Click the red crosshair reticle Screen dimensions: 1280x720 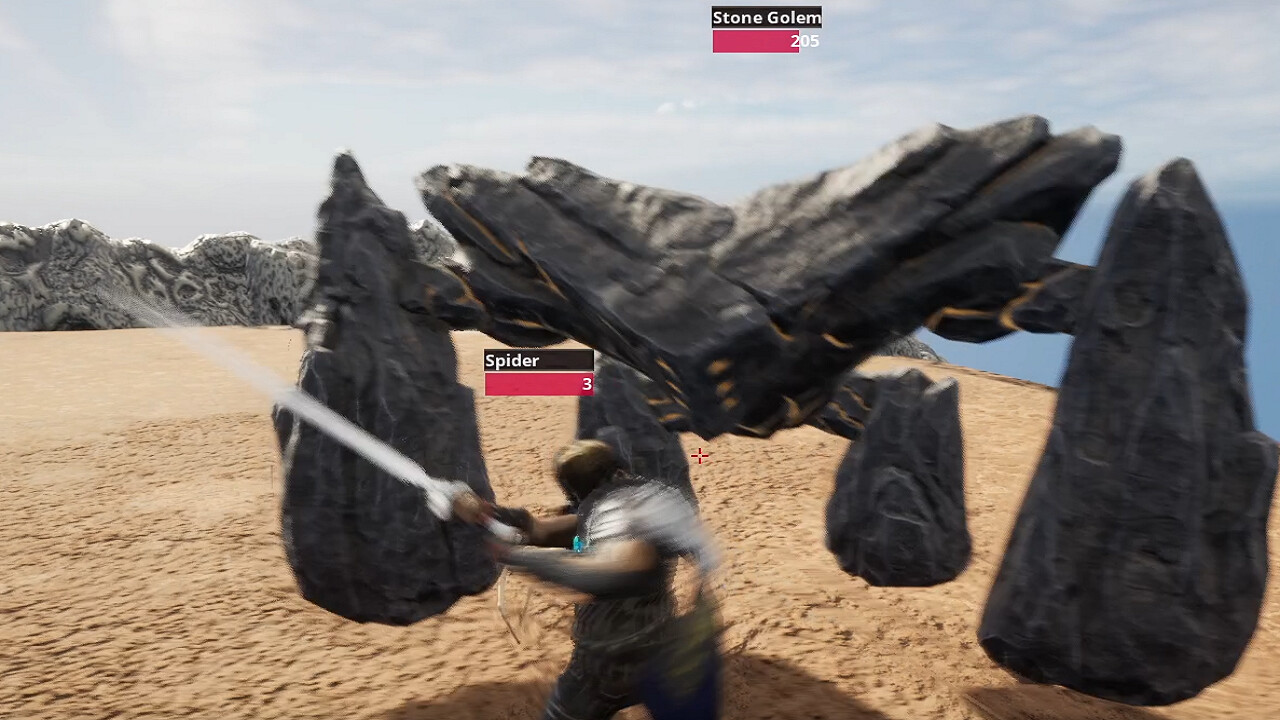pos(700,456)
